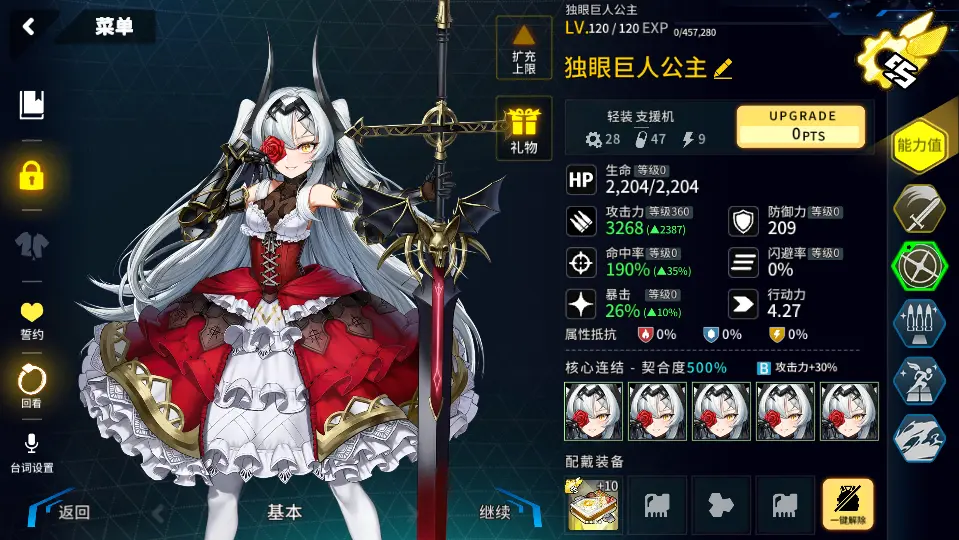Viewport: 959px width, 540px height.
Task: Open the book archive icon
Action: [32, 104]
